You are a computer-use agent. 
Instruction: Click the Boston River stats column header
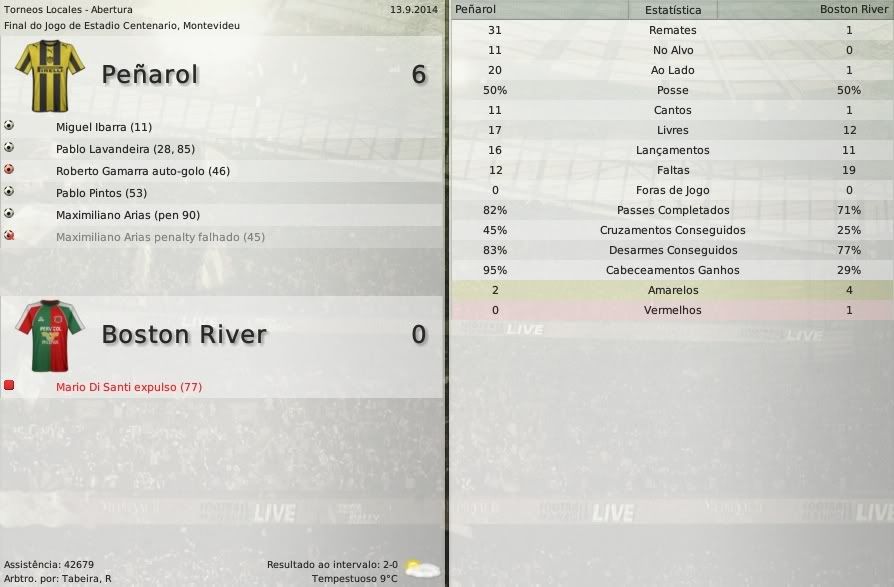pyautogui.click(x=853, y=9)
